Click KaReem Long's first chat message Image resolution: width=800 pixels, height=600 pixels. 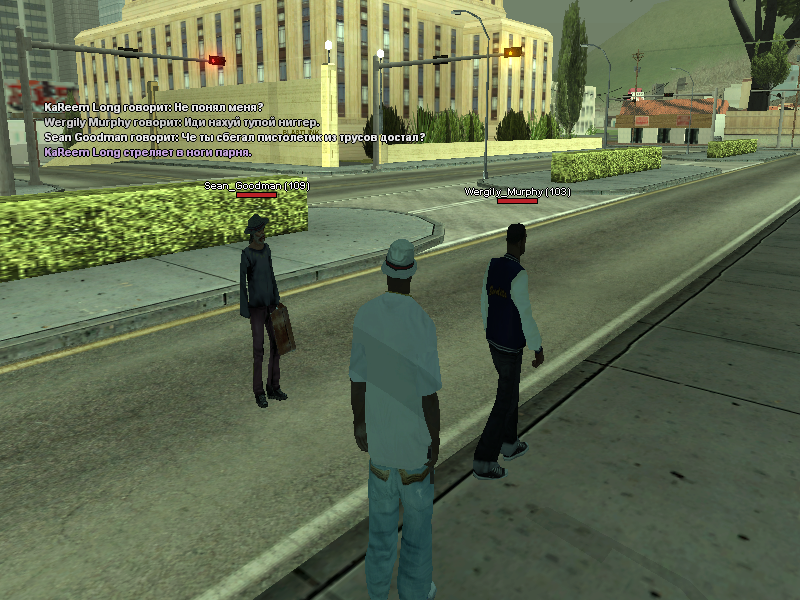click(x=154, y=107)
